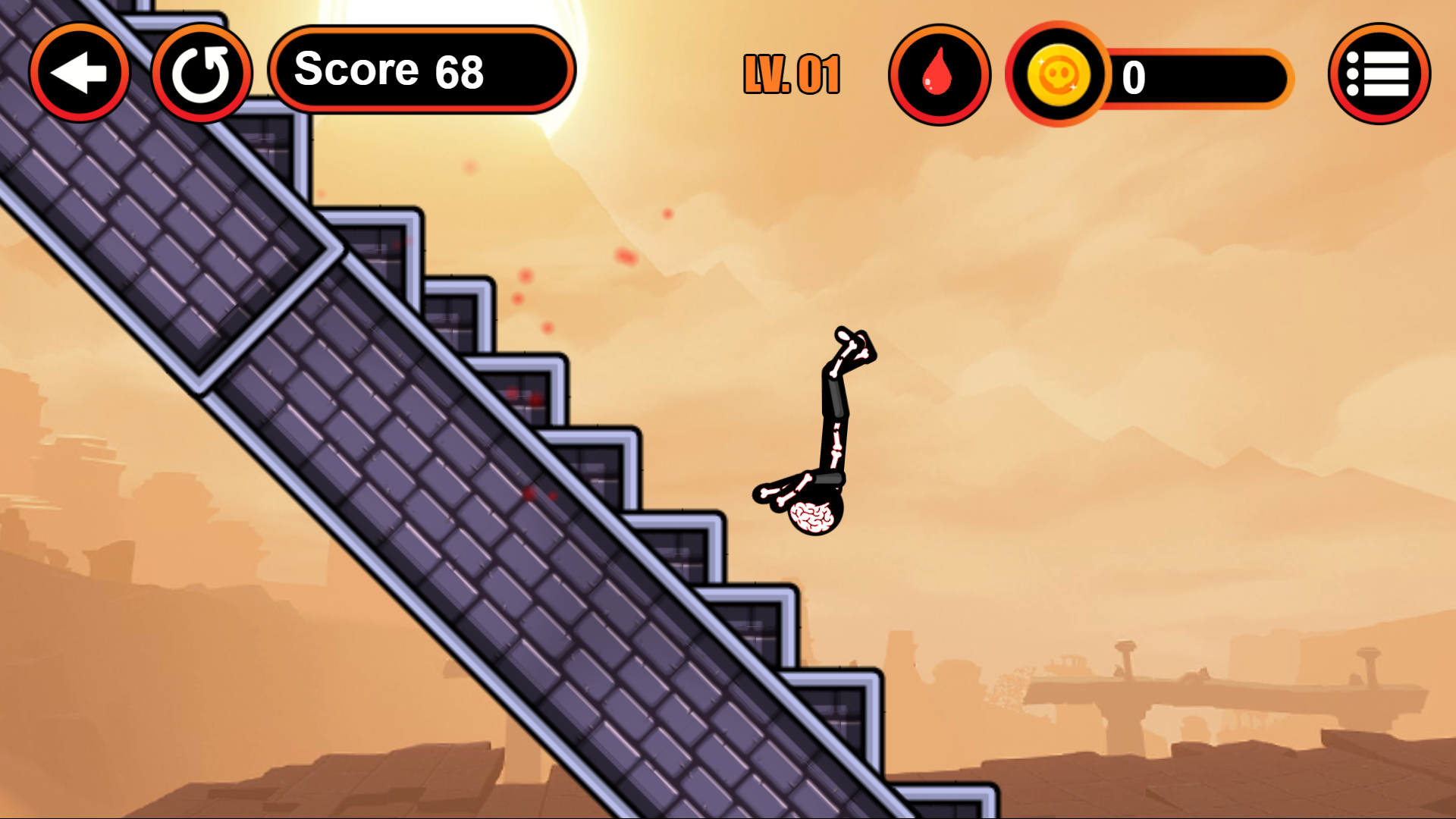Click the back arrow icon

tap(79, 72)
